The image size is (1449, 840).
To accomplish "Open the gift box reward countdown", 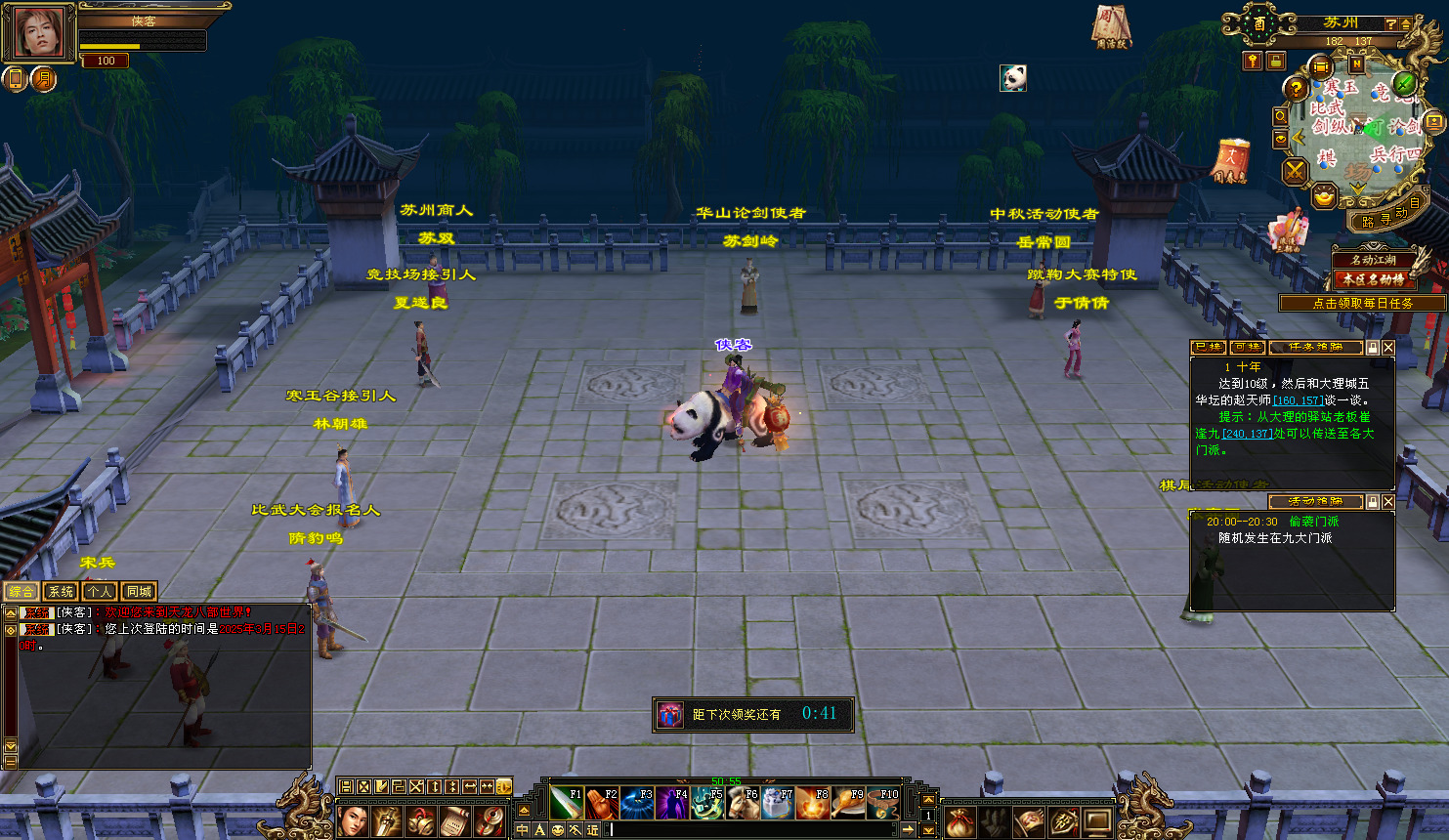I will click(669, 714).
